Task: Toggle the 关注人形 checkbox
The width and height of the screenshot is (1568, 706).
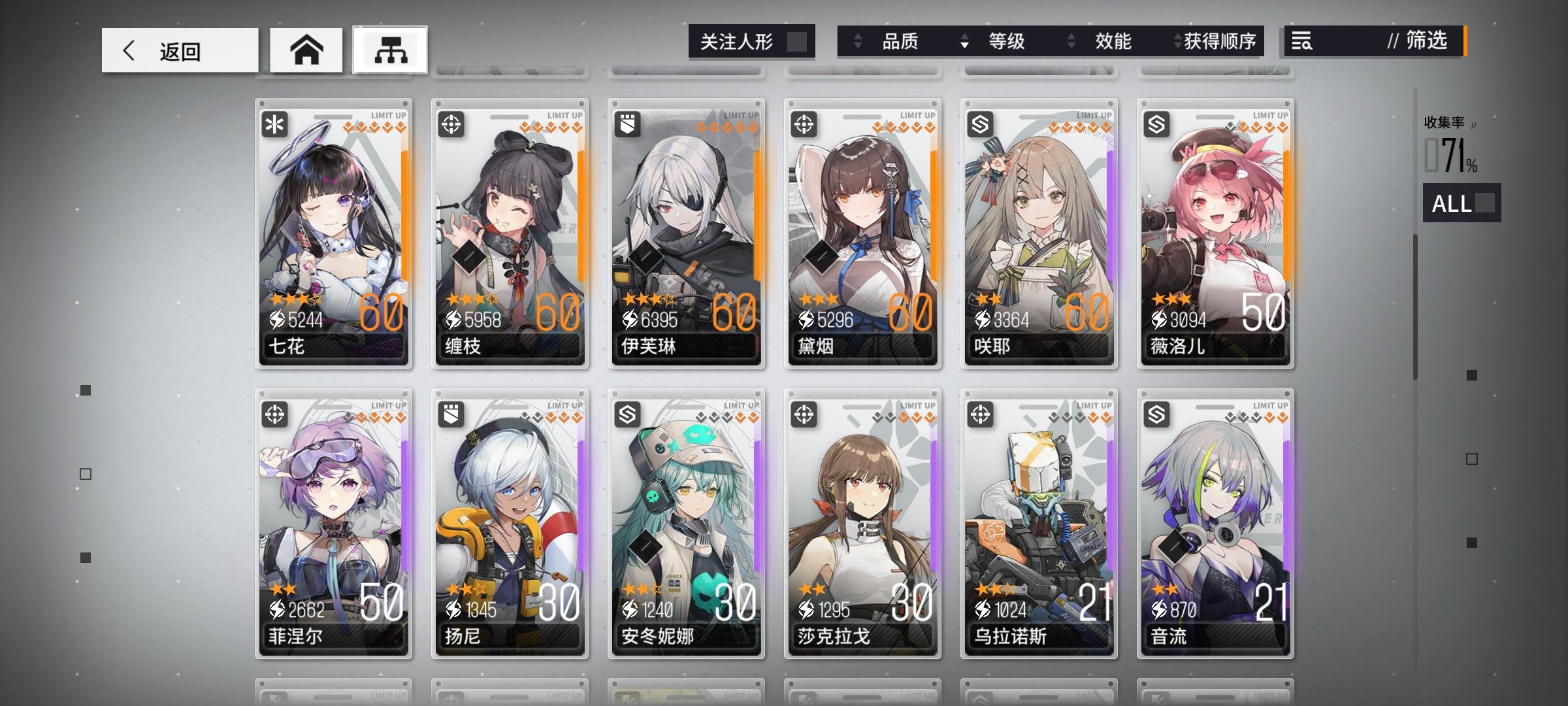Action: point(798,41)
